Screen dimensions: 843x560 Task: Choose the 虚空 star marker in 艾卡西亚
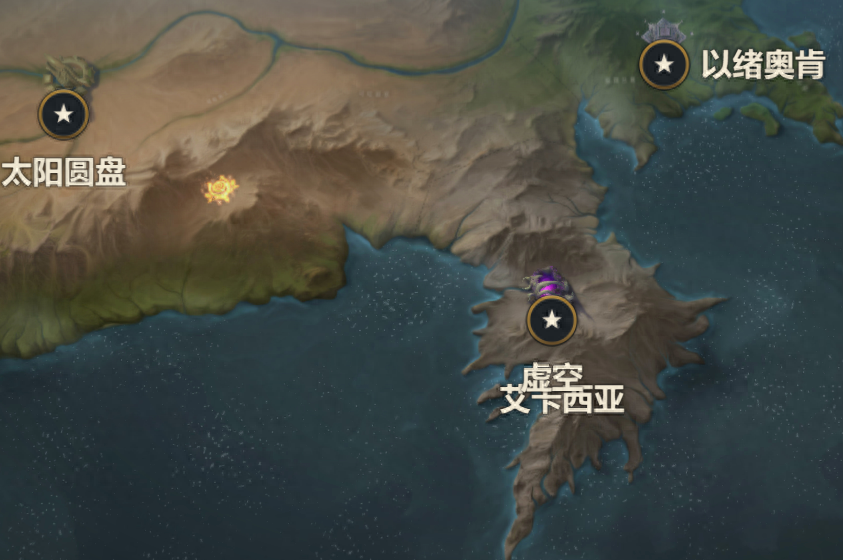click(x=551, y=320)
